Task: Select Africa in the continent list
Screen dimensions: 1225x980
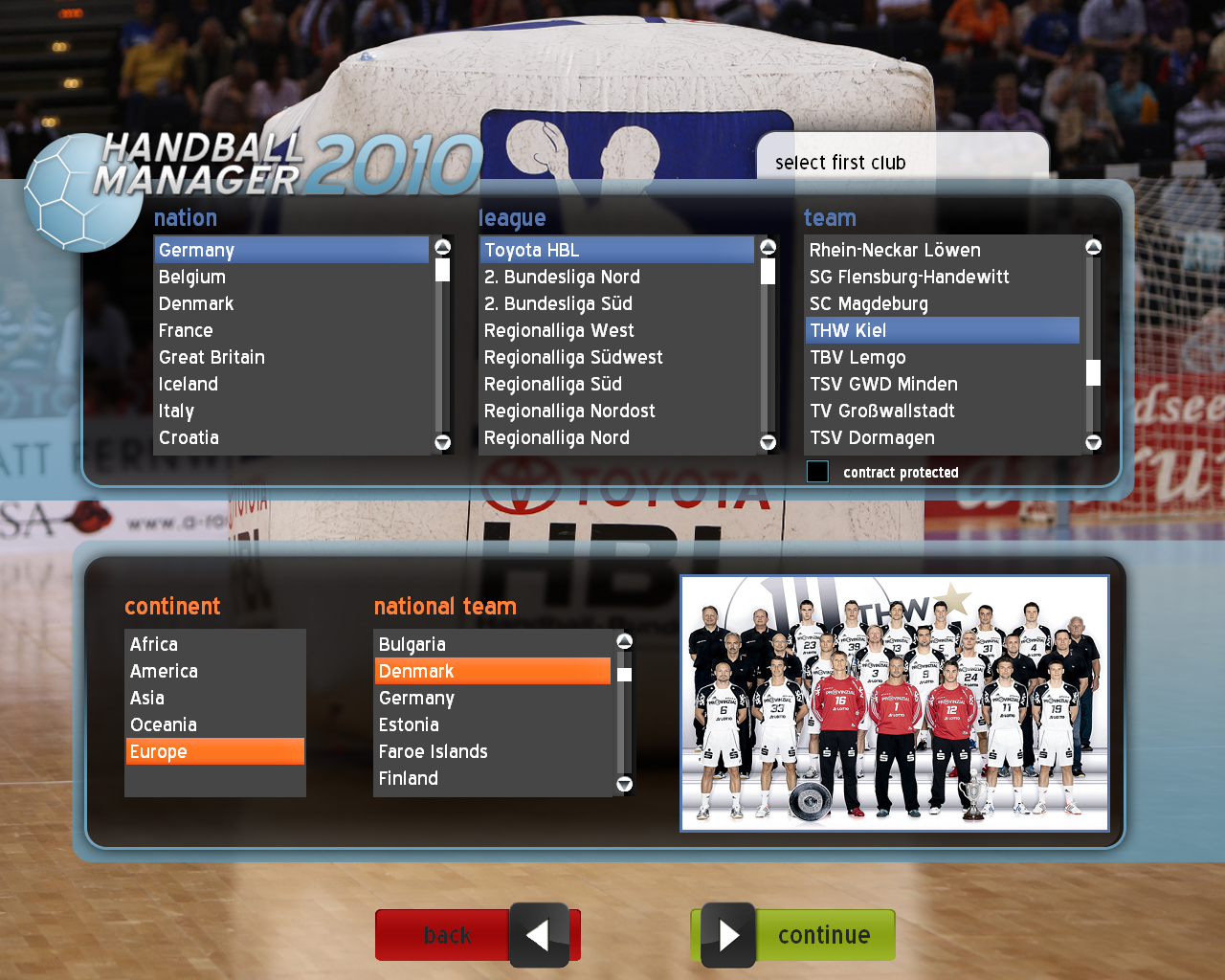Action: click(154, 645)
